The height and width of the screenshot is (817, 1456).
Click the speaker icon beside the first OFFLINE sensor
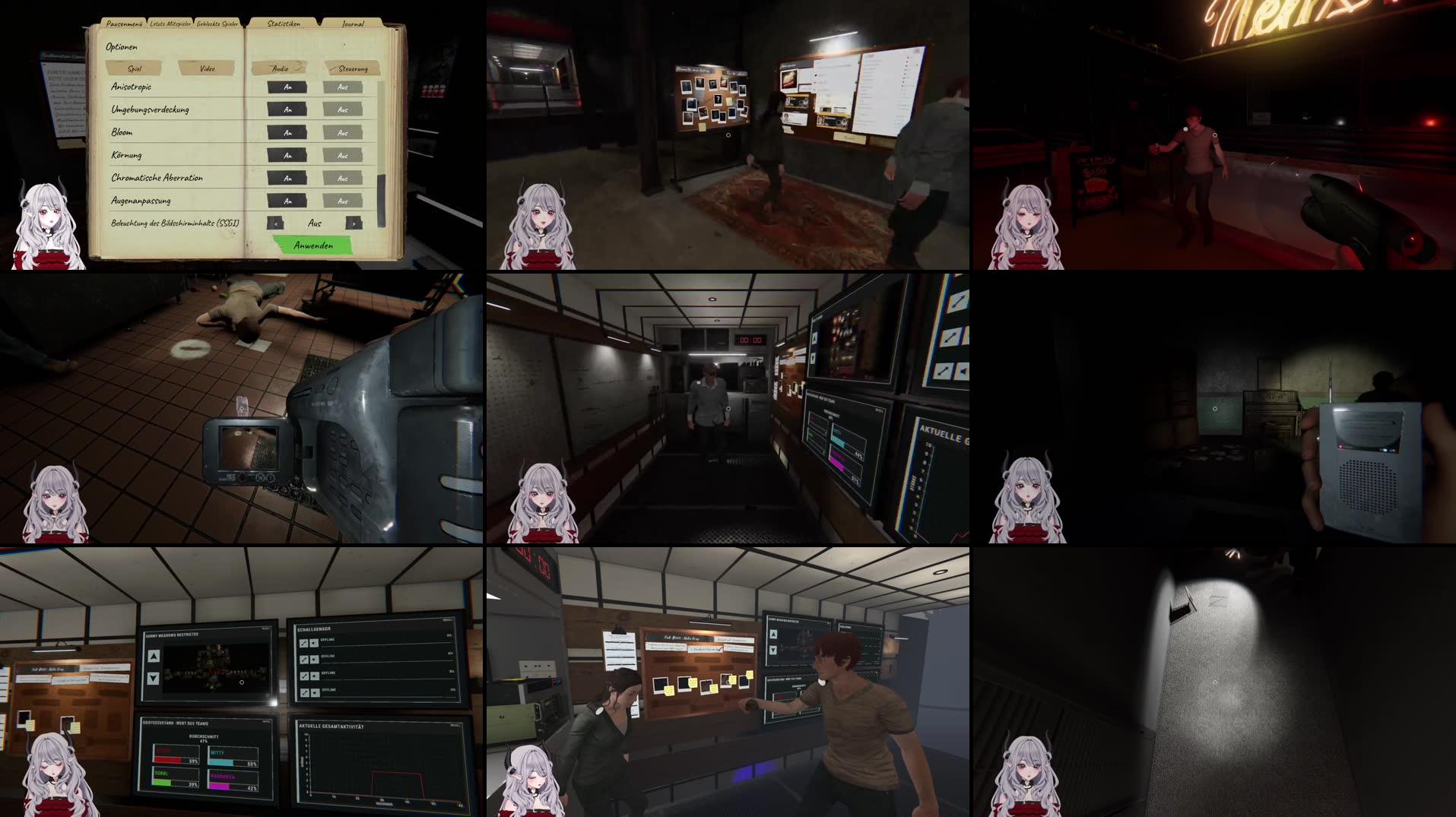pos(314,643)
